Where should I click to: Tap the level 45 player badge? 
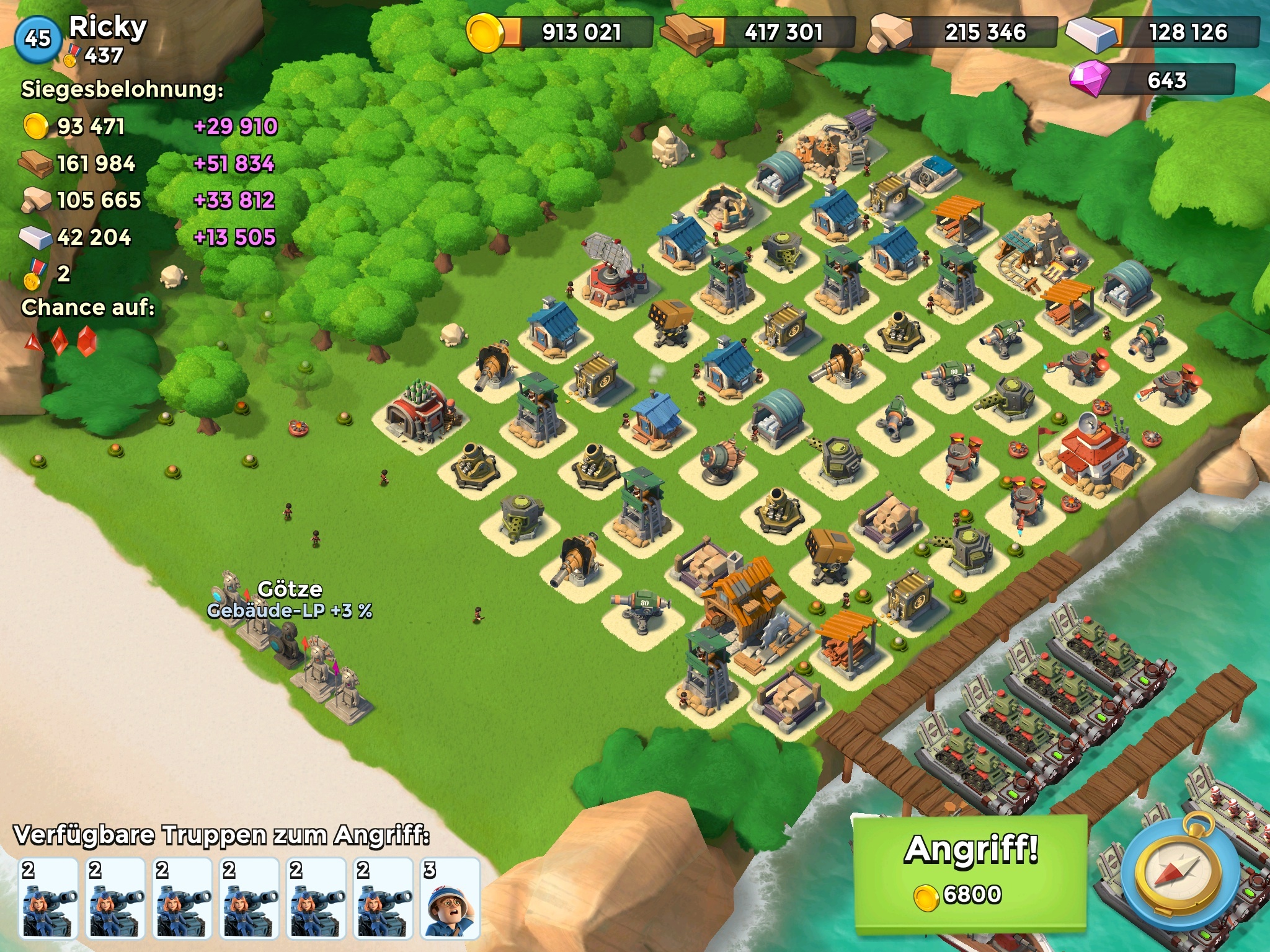(x=38, y=39)
